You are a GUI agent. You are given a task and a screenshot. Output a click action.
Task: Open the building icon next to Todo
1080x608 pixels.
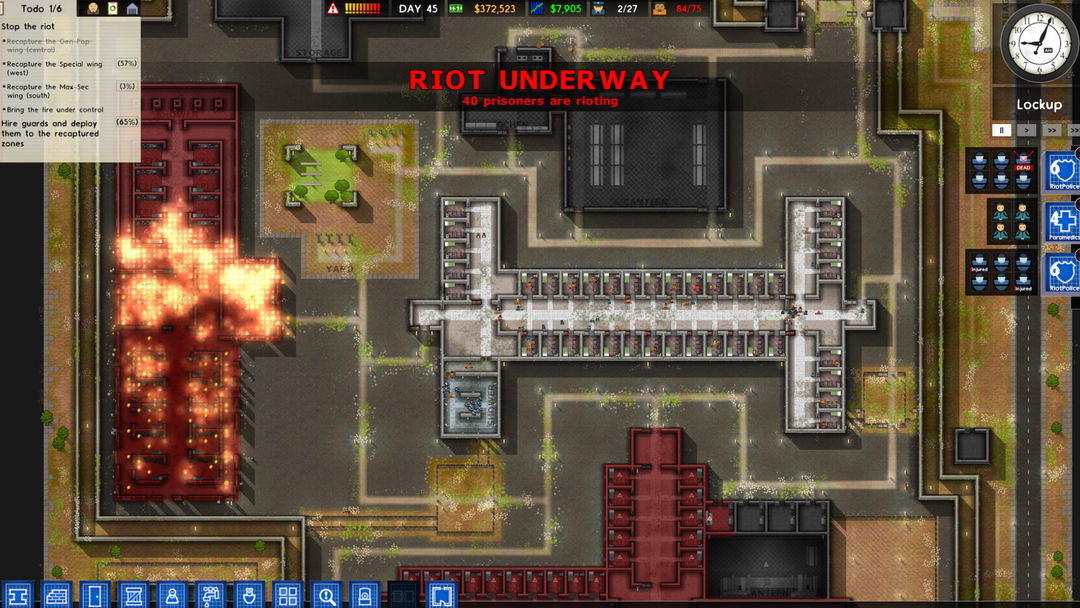point(132,9)
